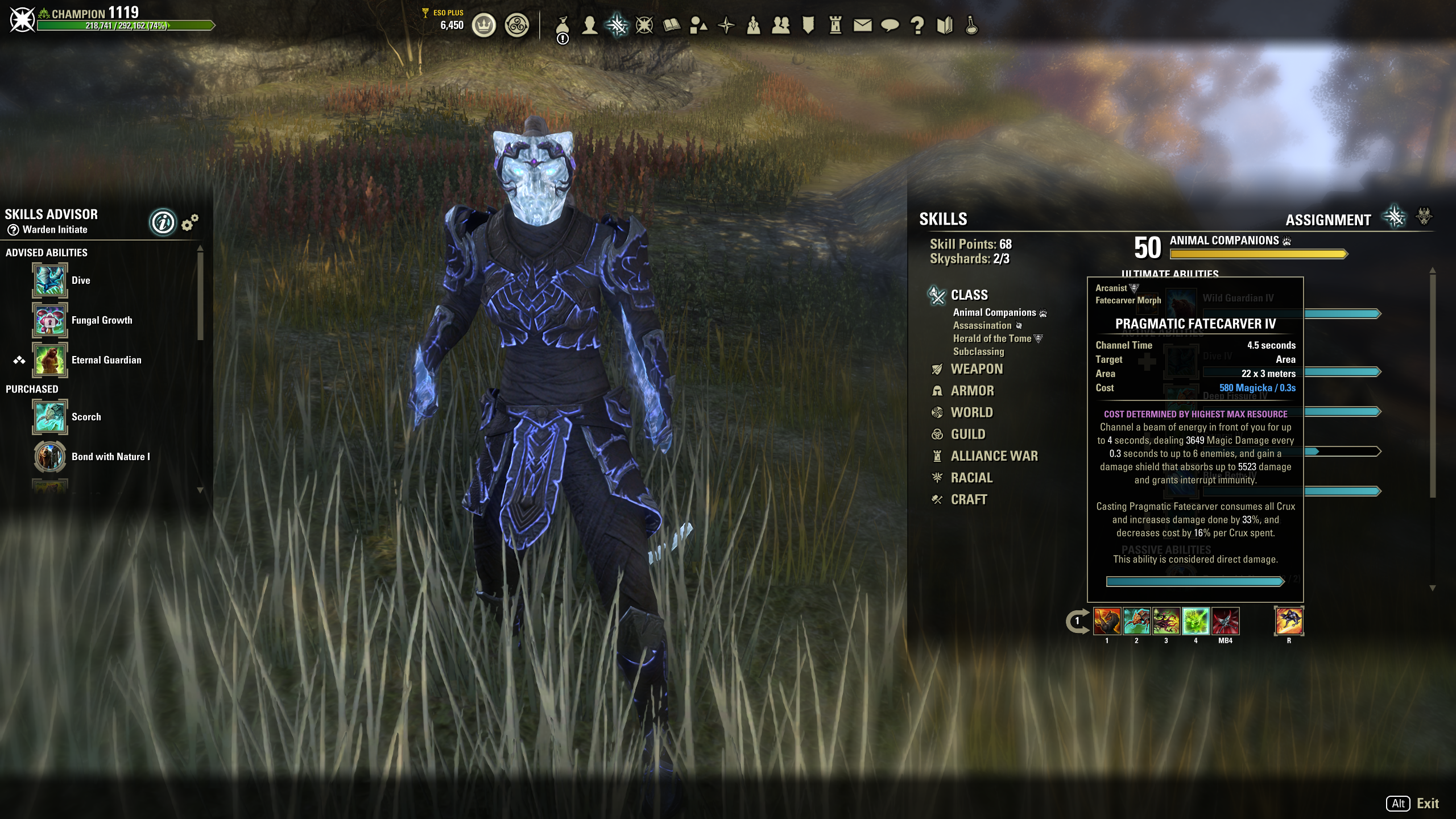Open the Inventory bag icon
1456x819 pixels.
(x=562, y=26)
